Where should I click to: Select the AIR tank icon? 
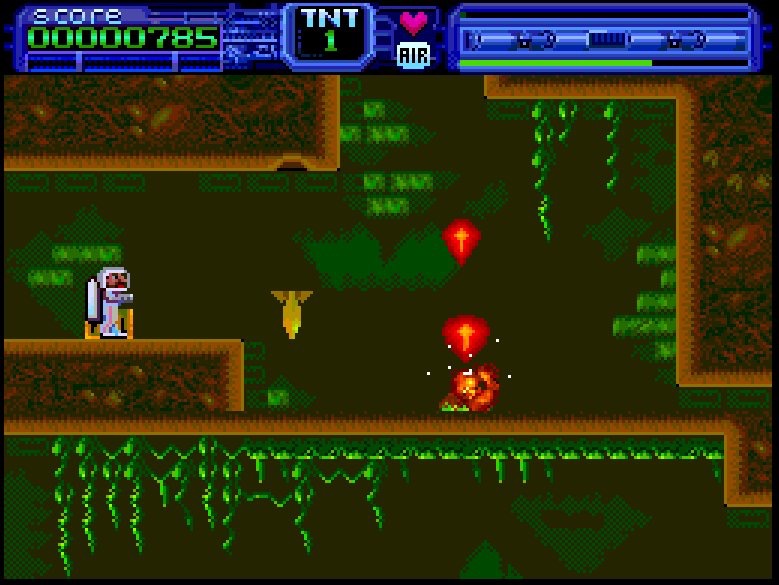[x=413, y=54]
